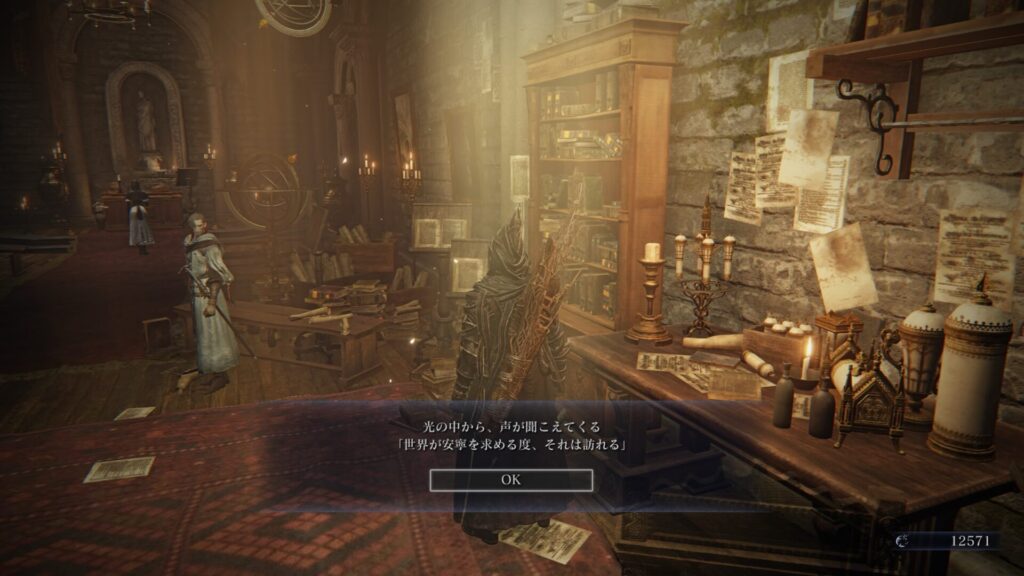This screenshot has width=1024, height=576.
Task: Confirm the message with the OK button
Action: pos(511,480)
